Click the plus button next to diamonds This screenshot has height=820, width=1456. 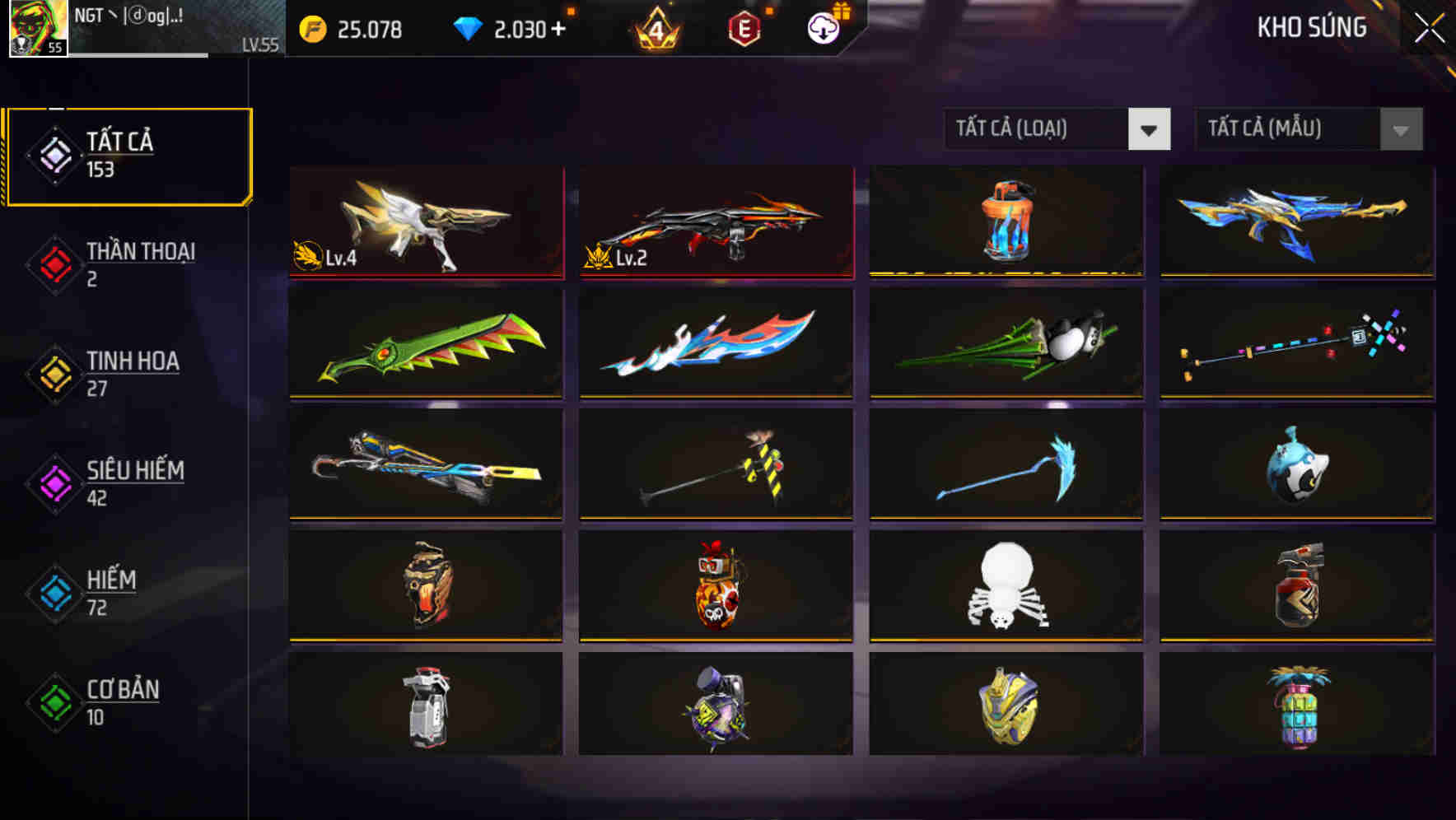[557, 28]
